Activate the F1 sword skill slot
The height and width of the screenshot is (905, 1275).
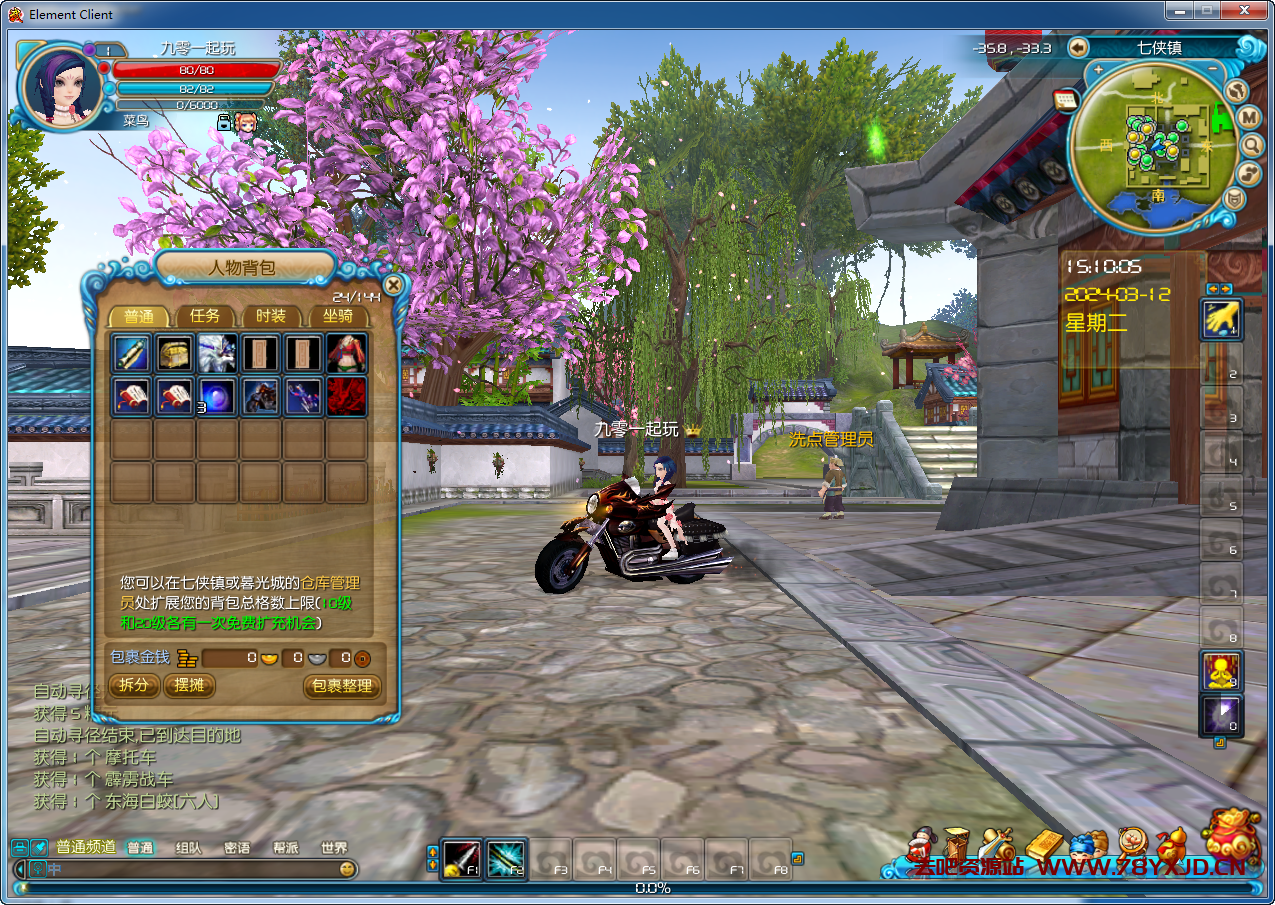(x=461, y=859)
